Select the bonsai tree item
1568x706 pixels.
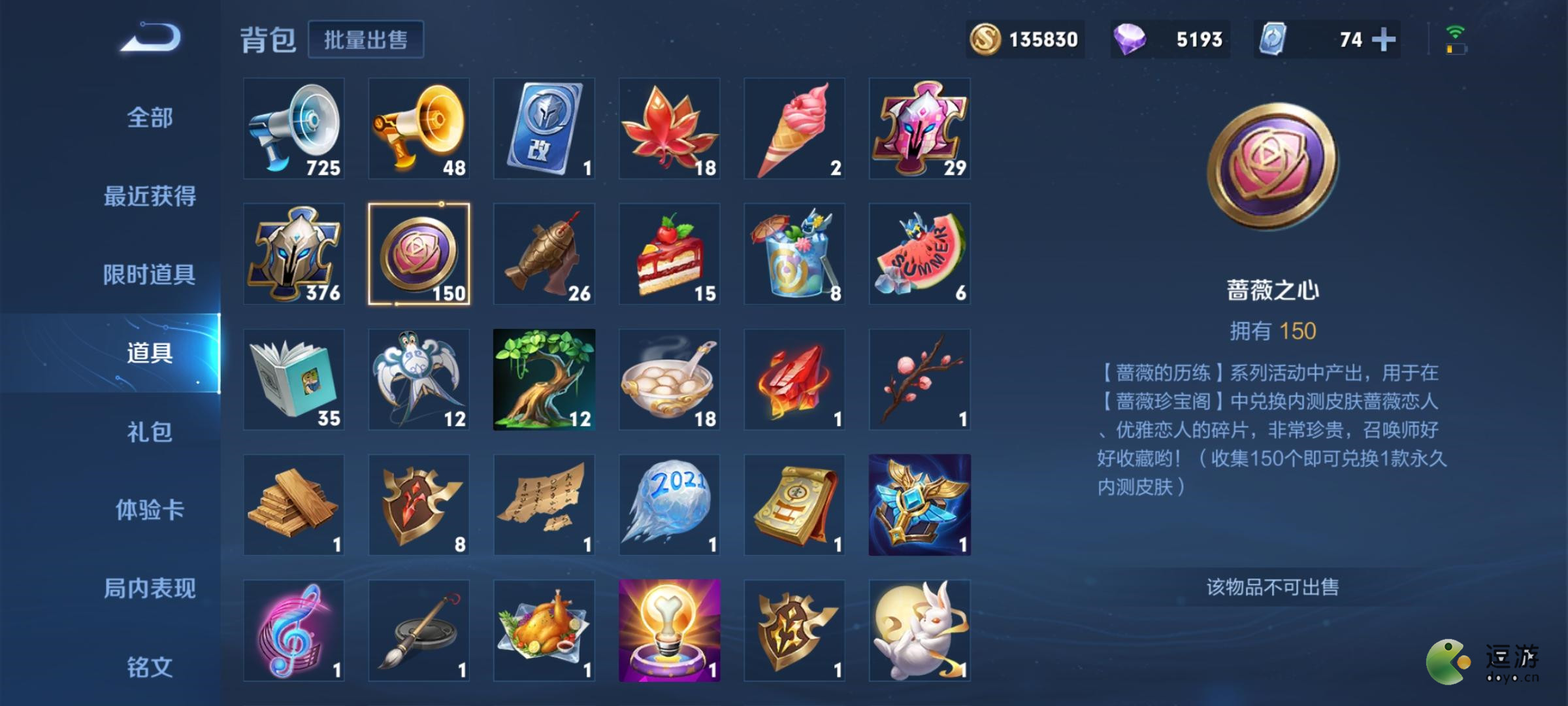coord(544,379)
